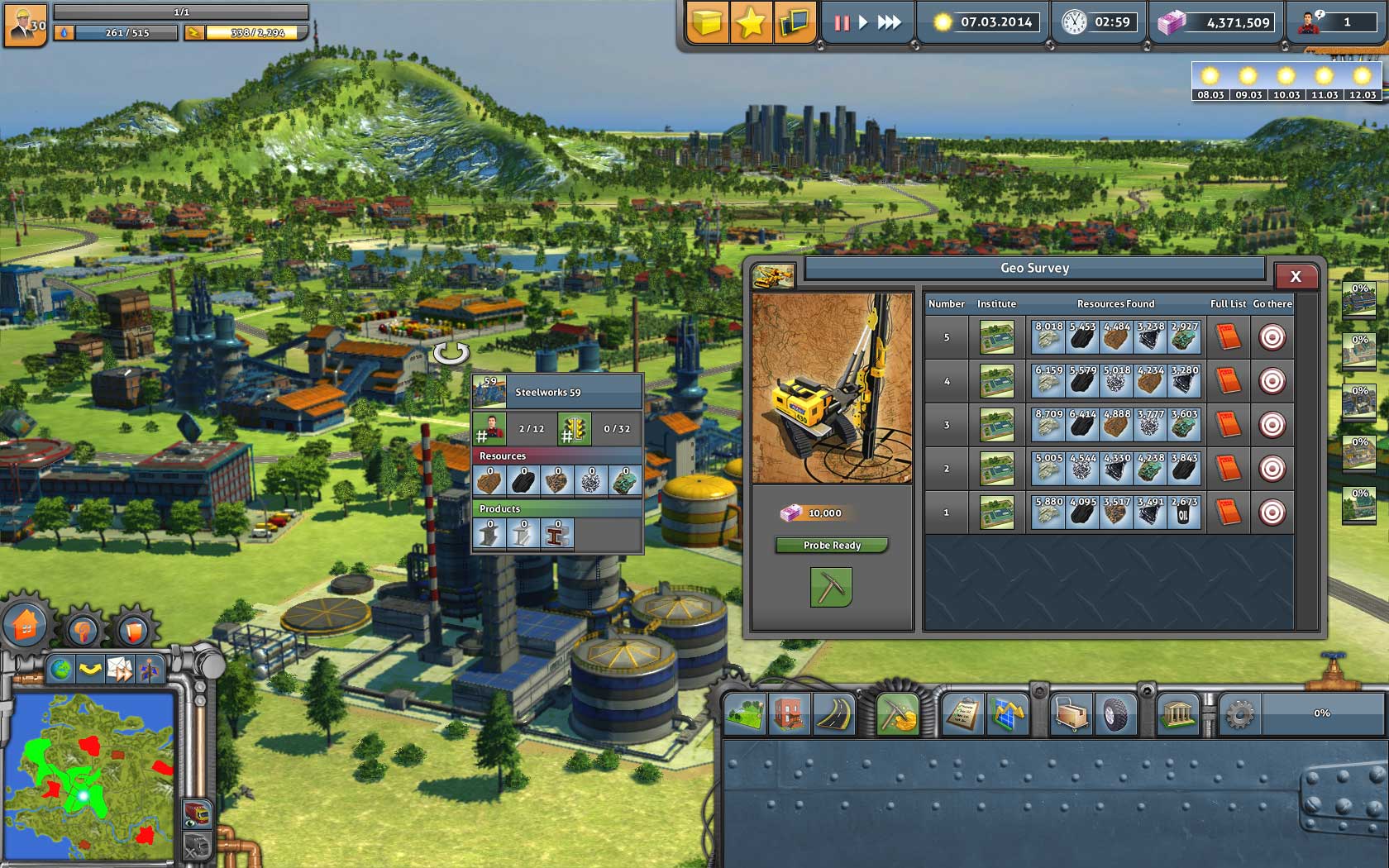This screenshot has width=1389, height=868.
Task: Open Full List for survey number 5
Action: (x=1229, y=336)
